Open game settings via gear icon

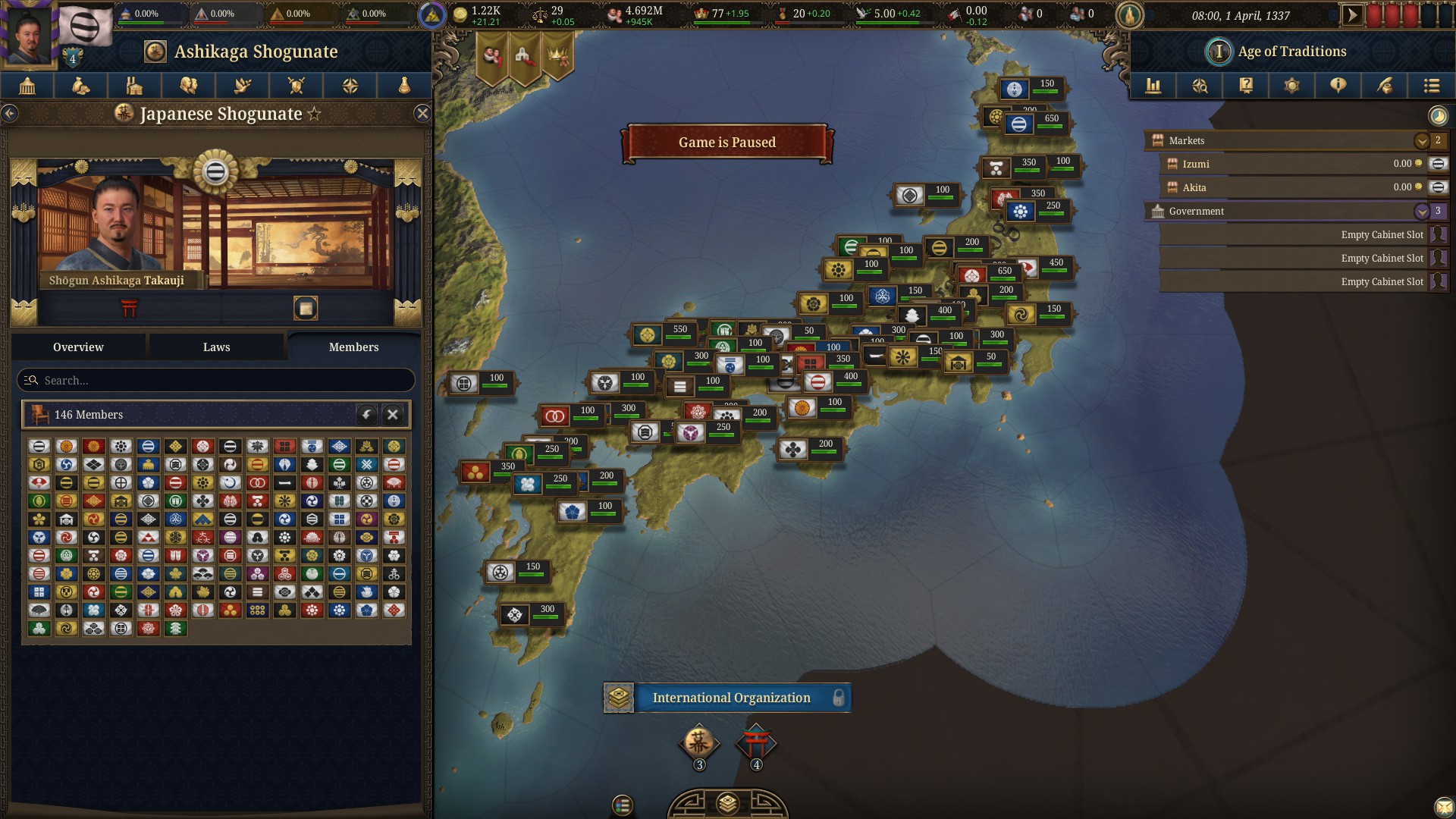pos(1292,86)
